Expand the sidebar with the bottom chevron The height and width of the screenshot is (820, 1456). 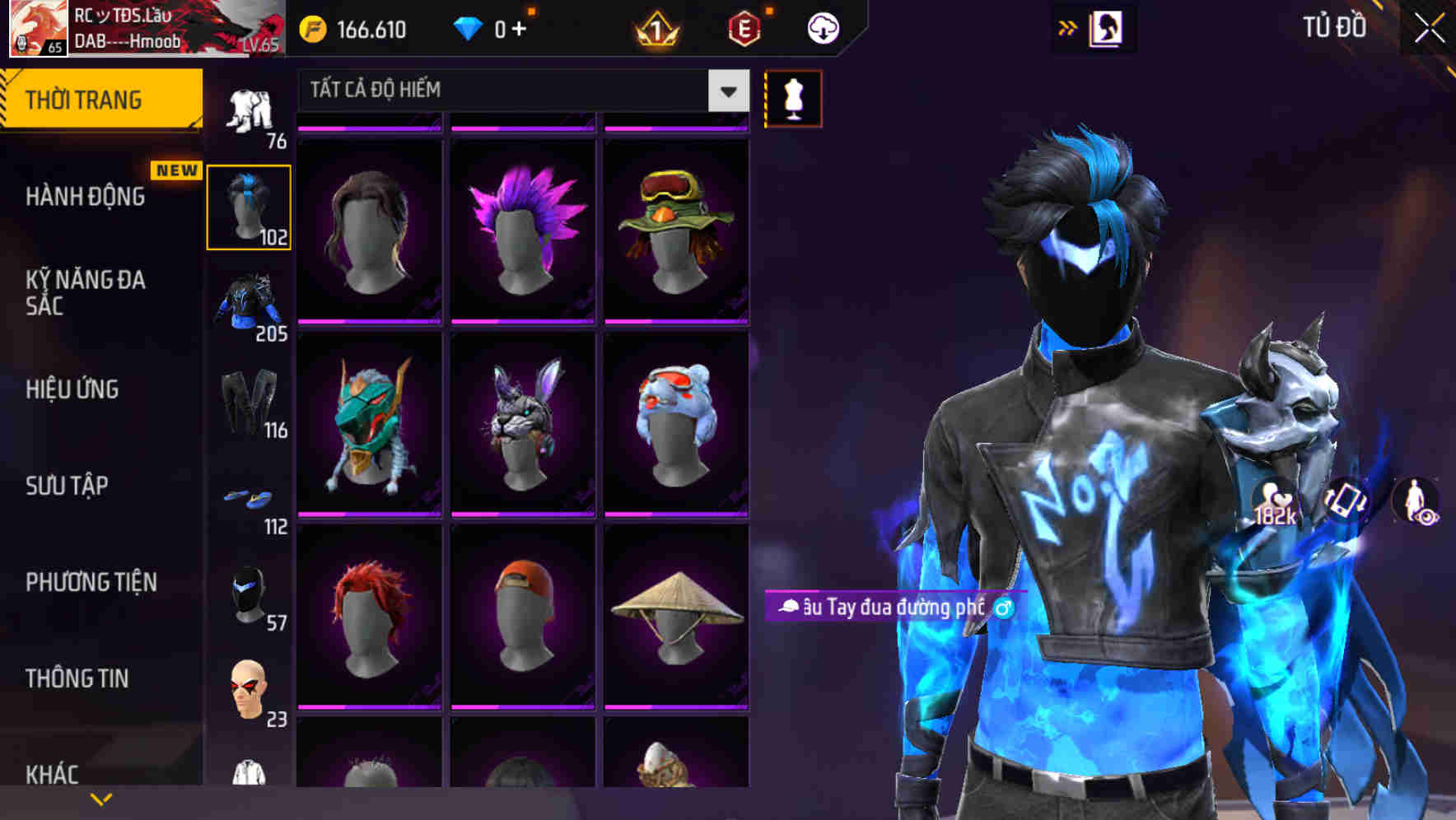(100, 797)
